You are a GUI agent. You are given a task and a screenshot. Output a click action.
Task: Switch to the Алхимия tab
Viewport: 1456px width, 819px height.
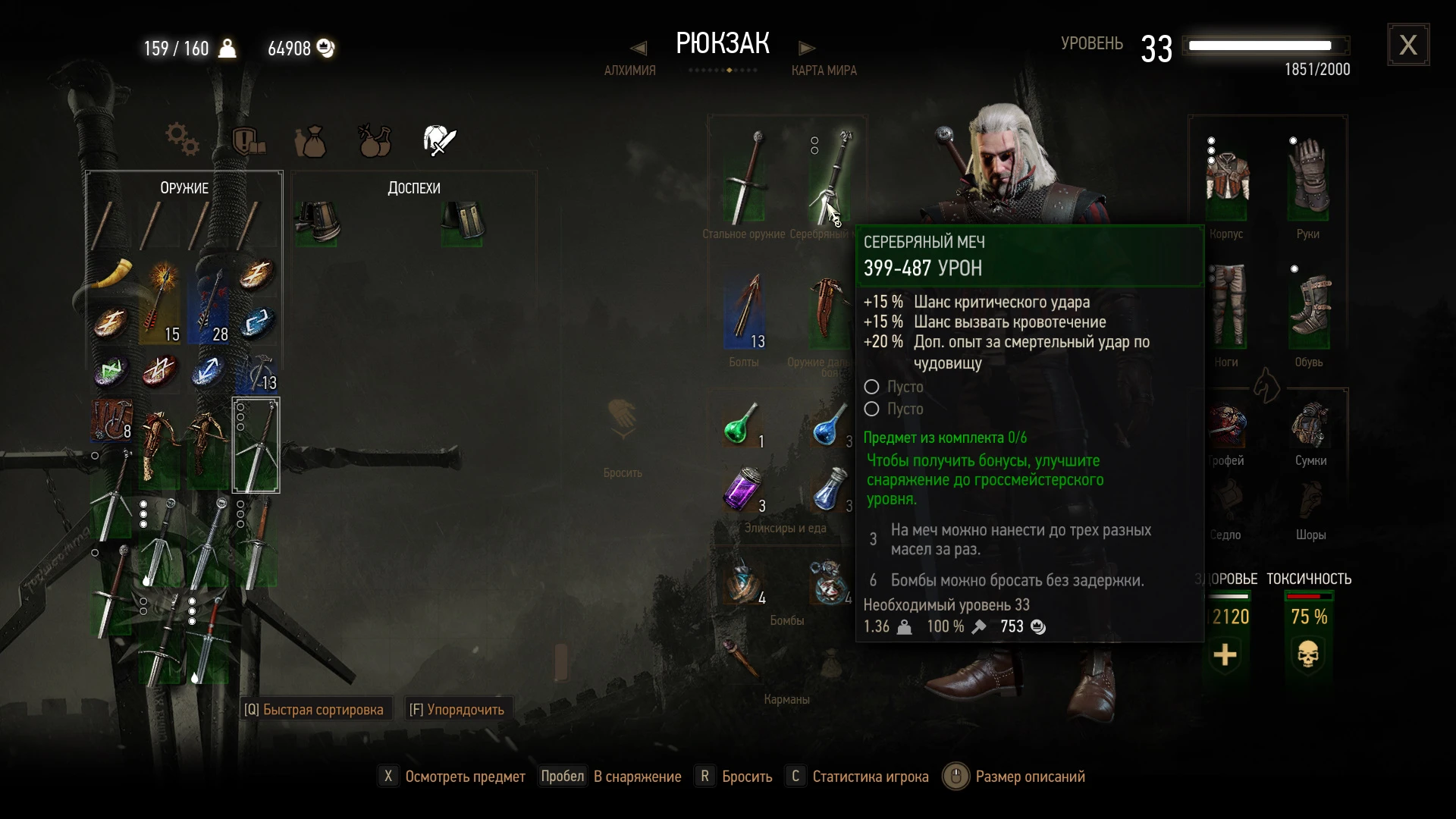click(x=629, y=70)
